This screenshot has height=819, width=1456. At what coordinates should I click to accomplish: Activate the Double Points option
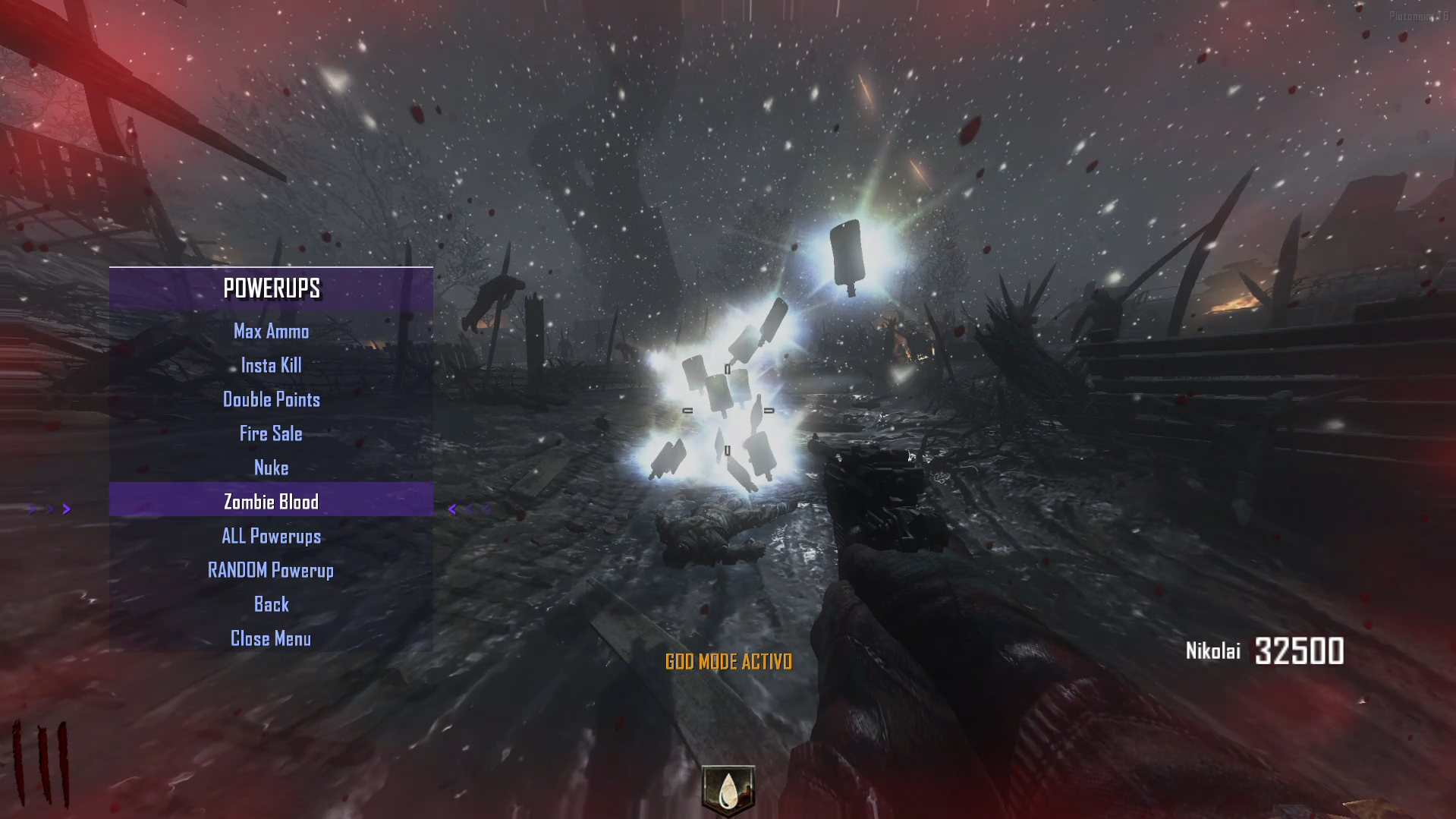tap(271, 400)
